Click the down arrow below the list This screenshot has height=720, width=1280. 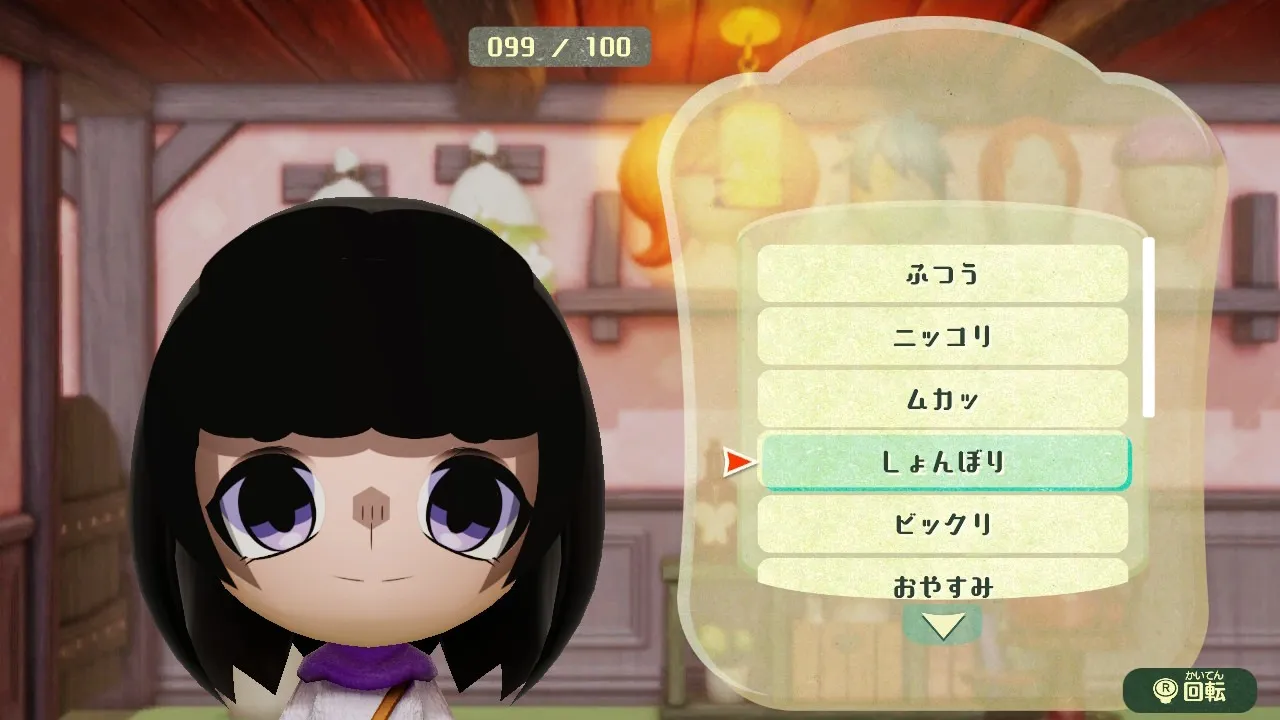pos(942,626)
